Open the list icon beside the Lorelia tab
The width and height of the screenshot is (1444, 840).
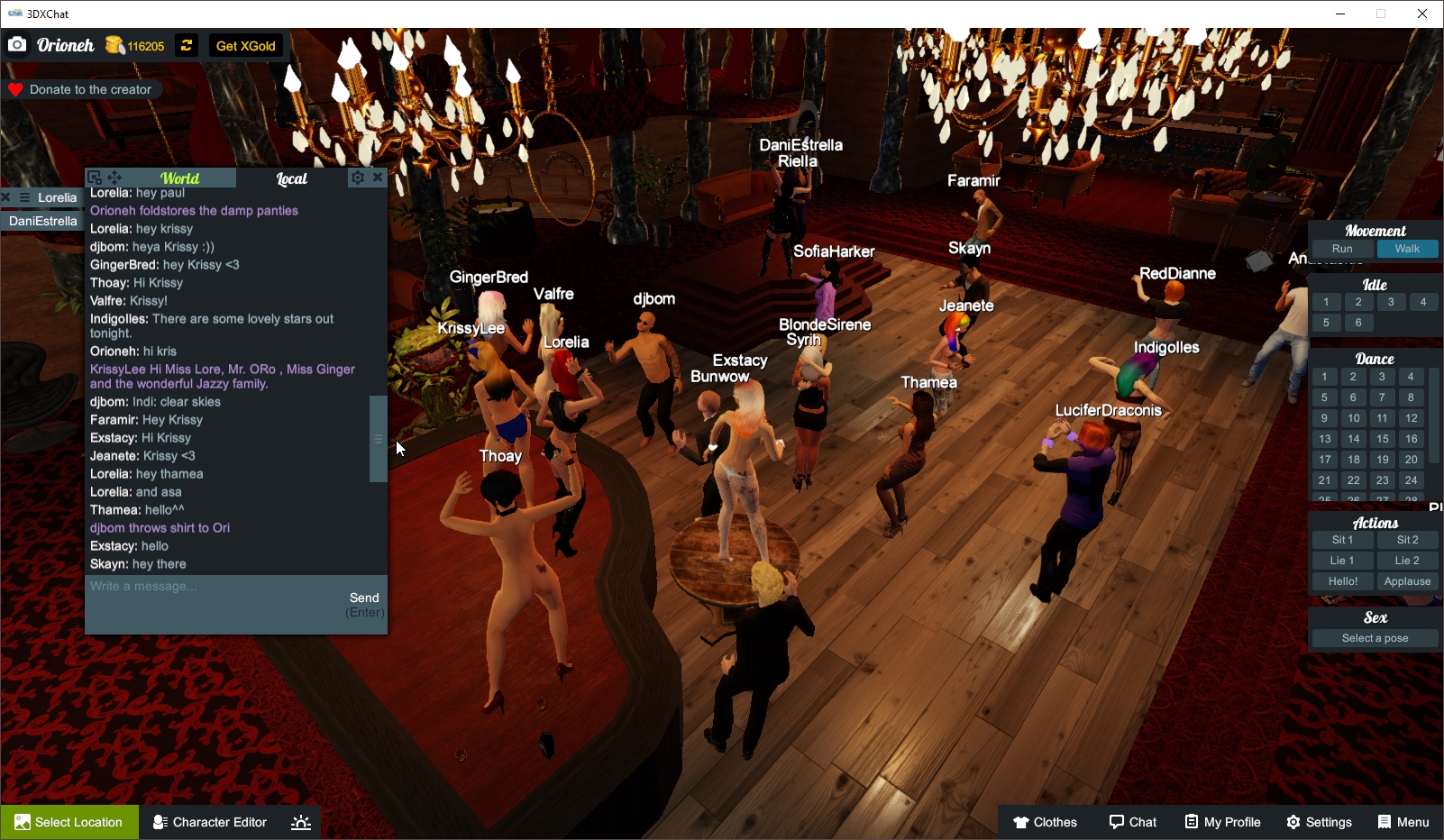coord(23,197)
